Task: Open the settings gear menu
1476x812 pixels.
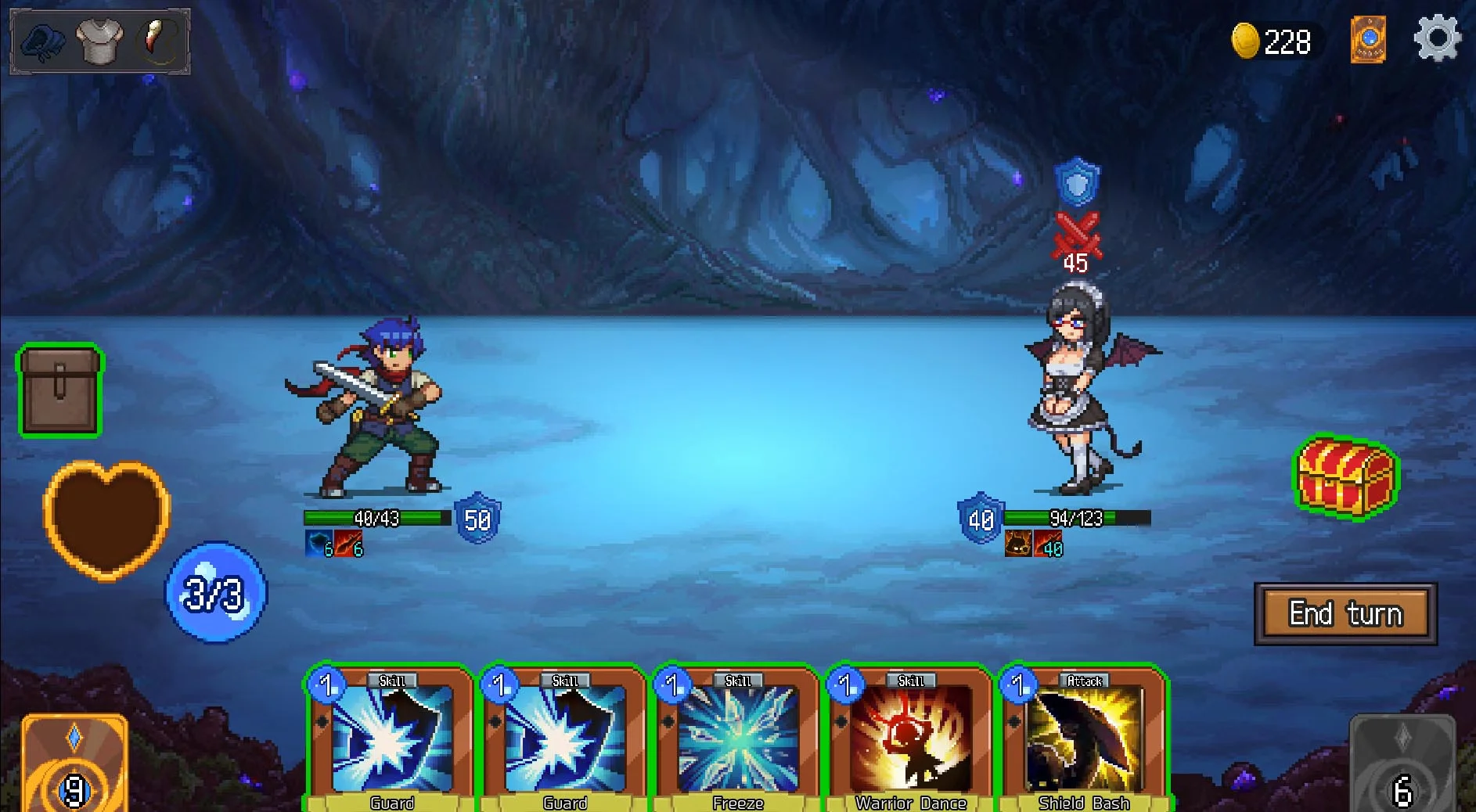Action: point(1437,39)
